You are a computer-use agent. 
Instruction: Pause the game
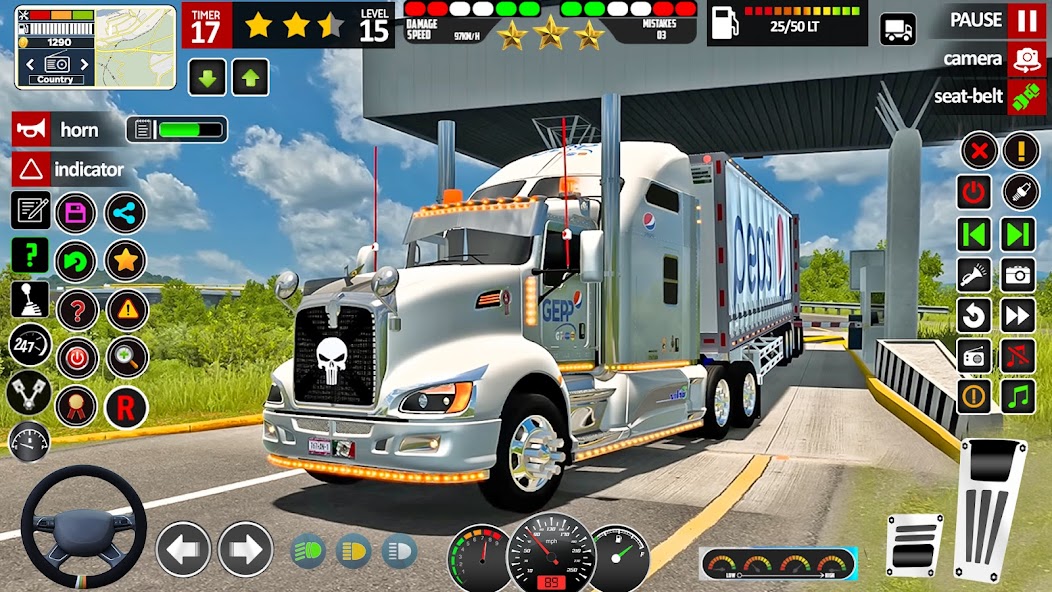pyautogui.click(x=1026, y=20)
